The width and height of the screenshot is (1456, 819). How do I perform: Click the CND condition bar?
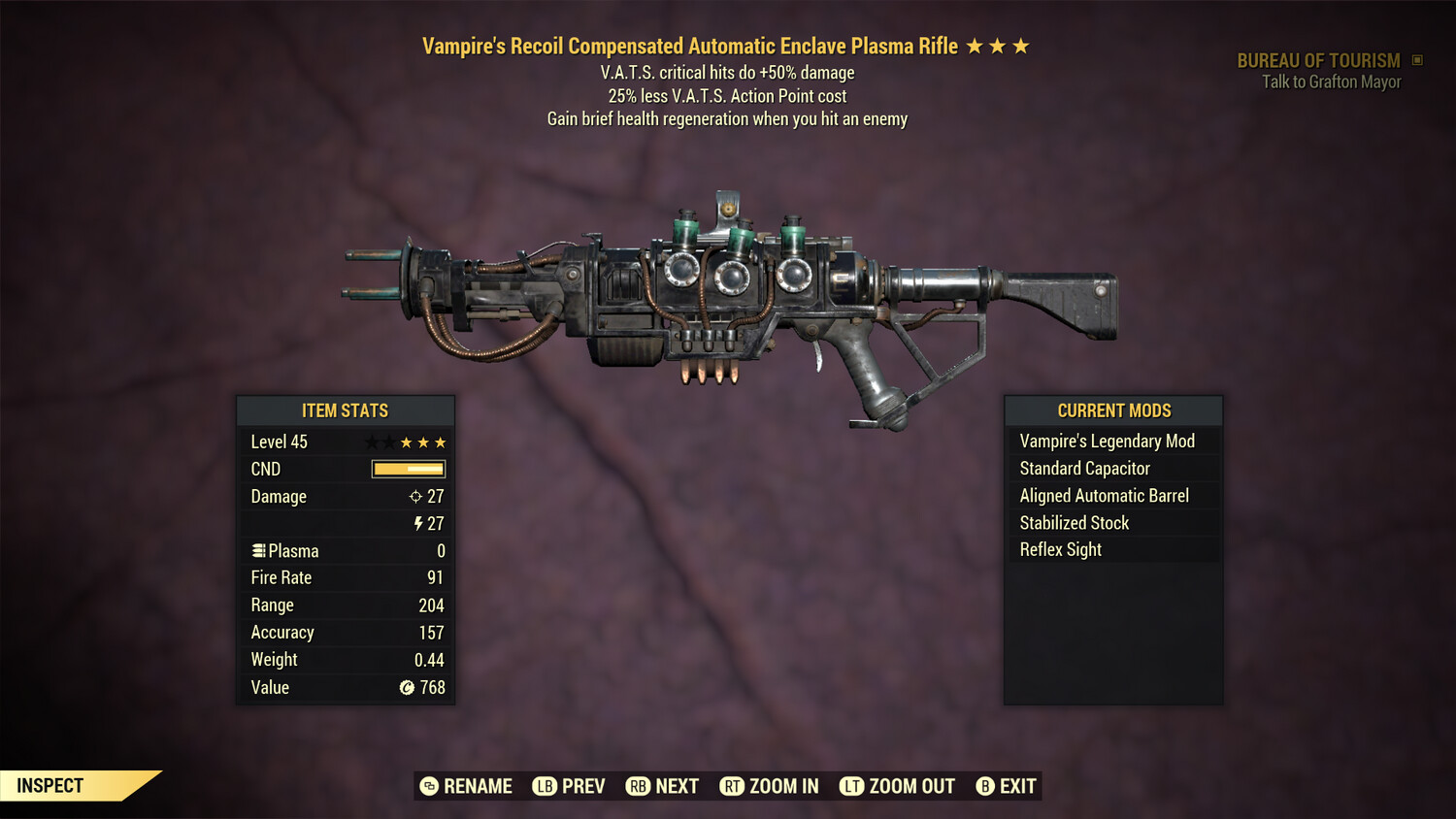407,469
